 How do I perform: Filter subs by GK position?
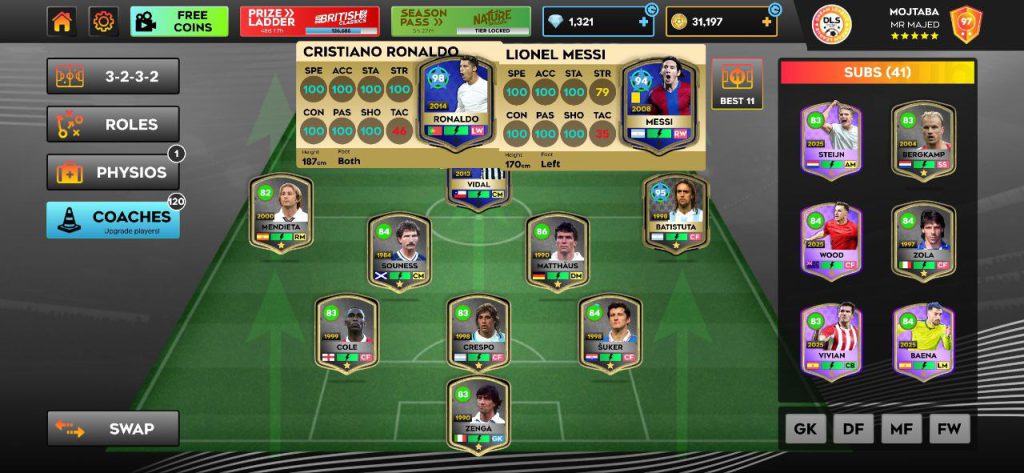click(x=804, y=429)
